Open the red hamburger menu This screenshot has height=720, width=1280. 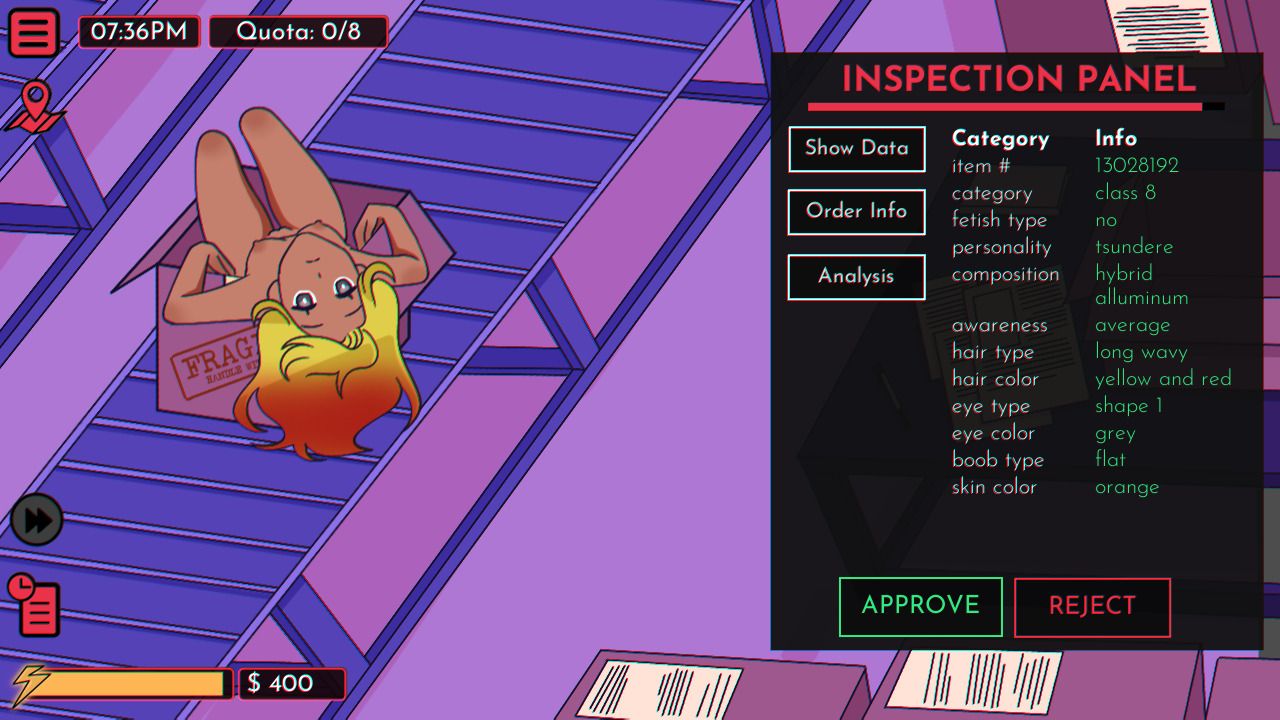coord(34,33)
